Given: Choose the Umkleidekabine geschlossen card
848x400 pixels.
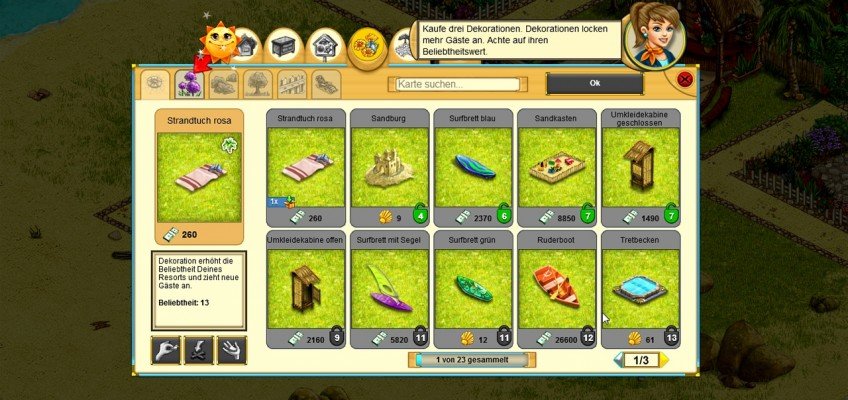Looking at the screenshot, I should pos(640,167).
